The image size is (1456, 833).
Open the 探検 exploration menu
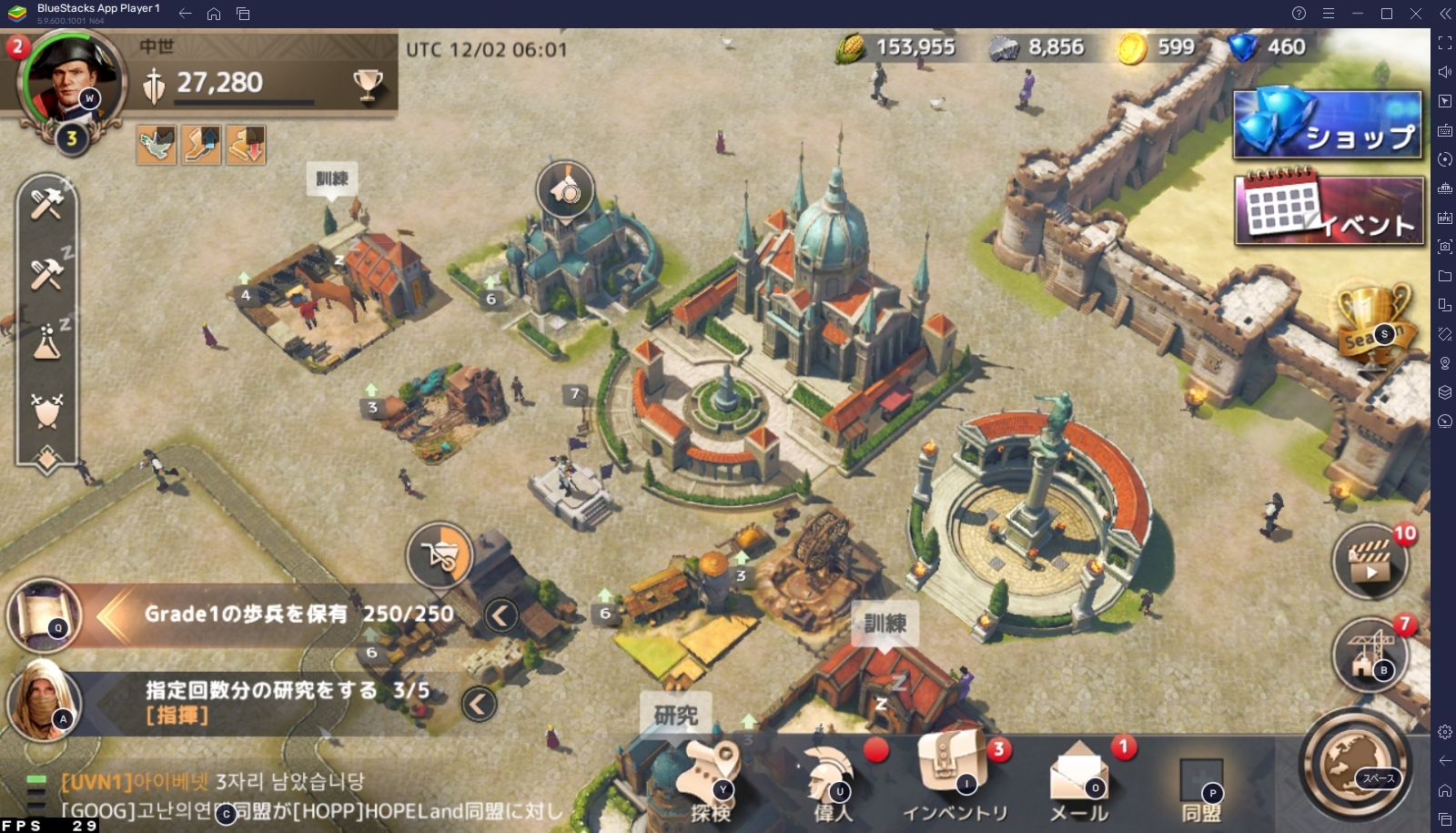pyautogui.click(x=711, y=781)
